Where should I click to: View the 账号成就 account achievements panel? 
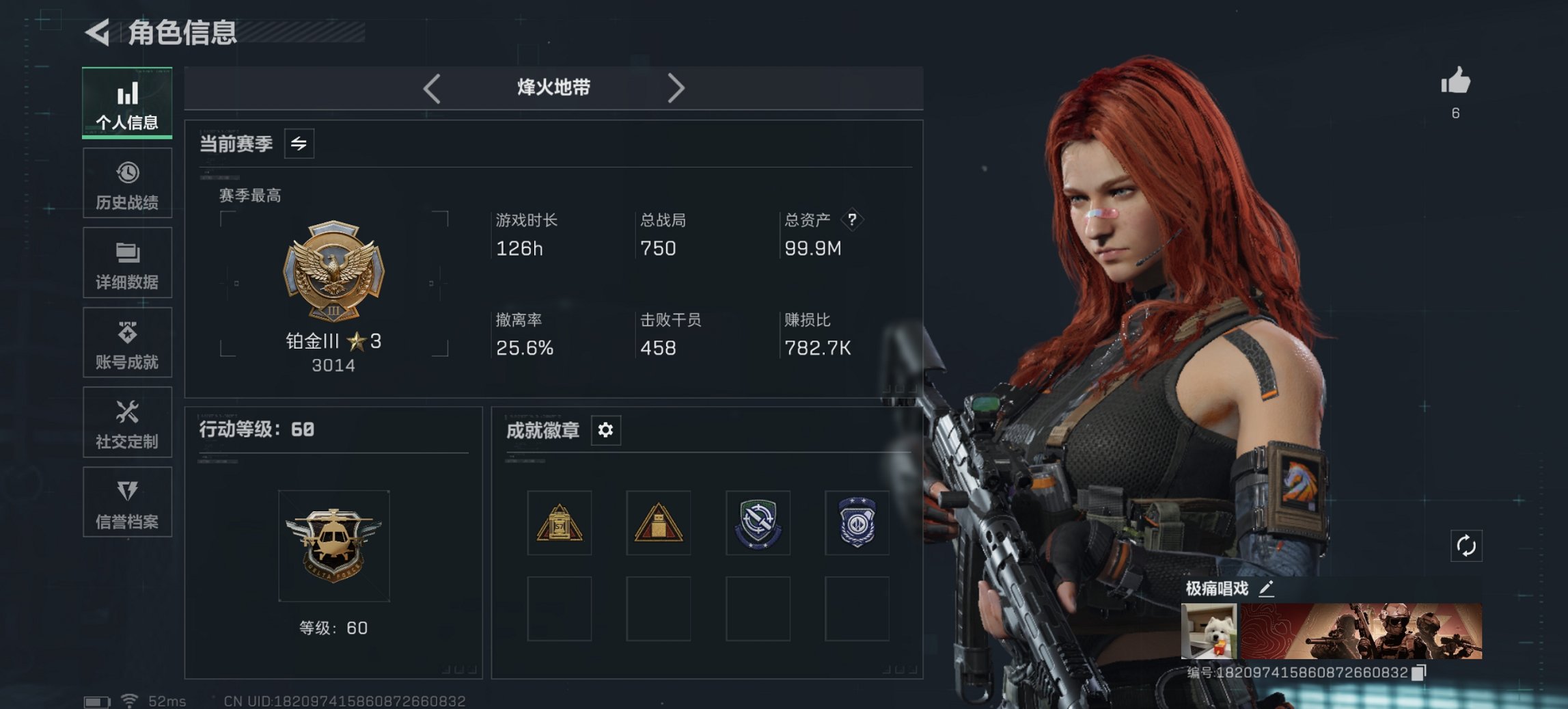coord(127,343)
